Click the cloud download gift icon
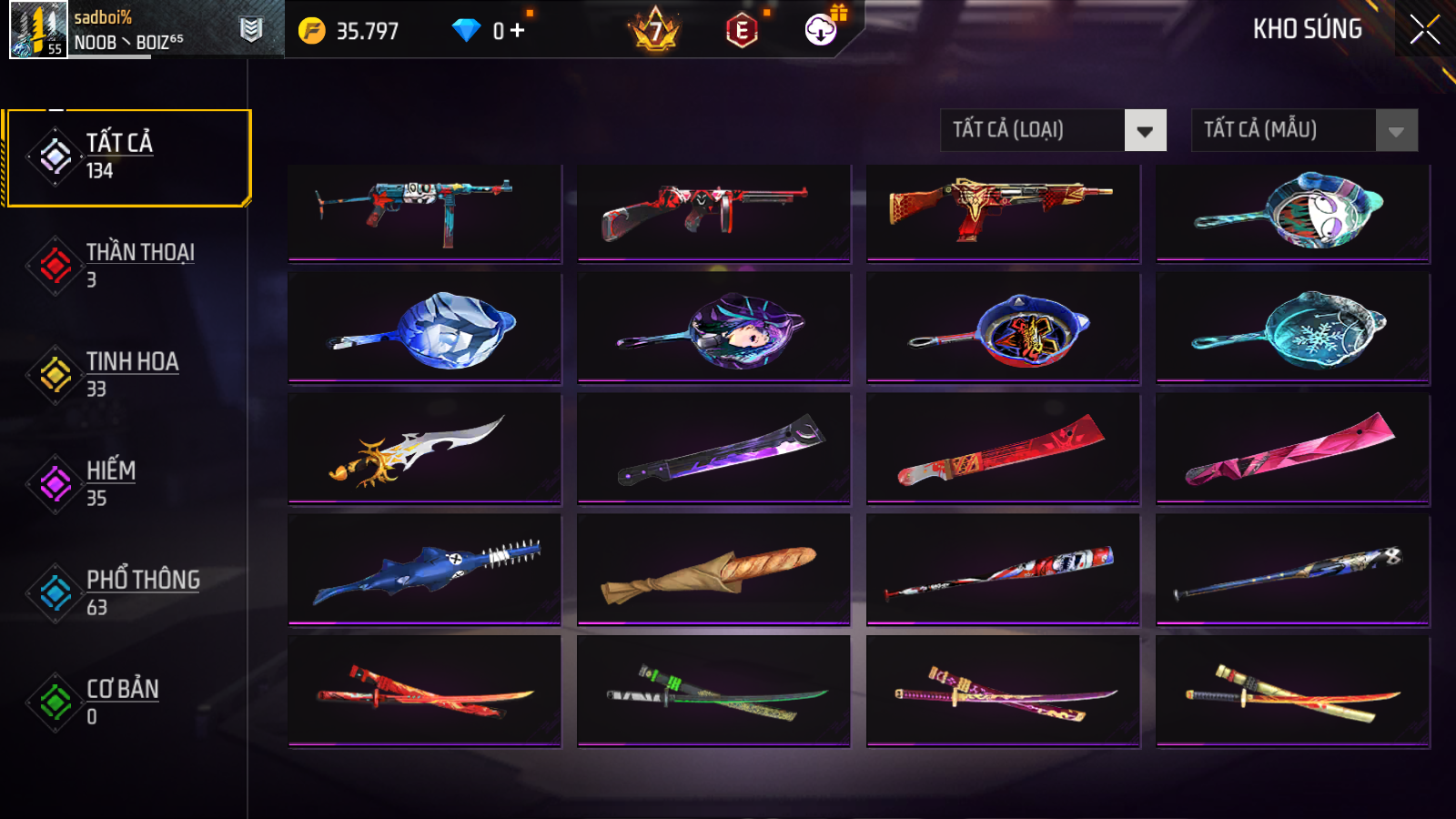The image size is (1456, 819). (x=822, y=29)
